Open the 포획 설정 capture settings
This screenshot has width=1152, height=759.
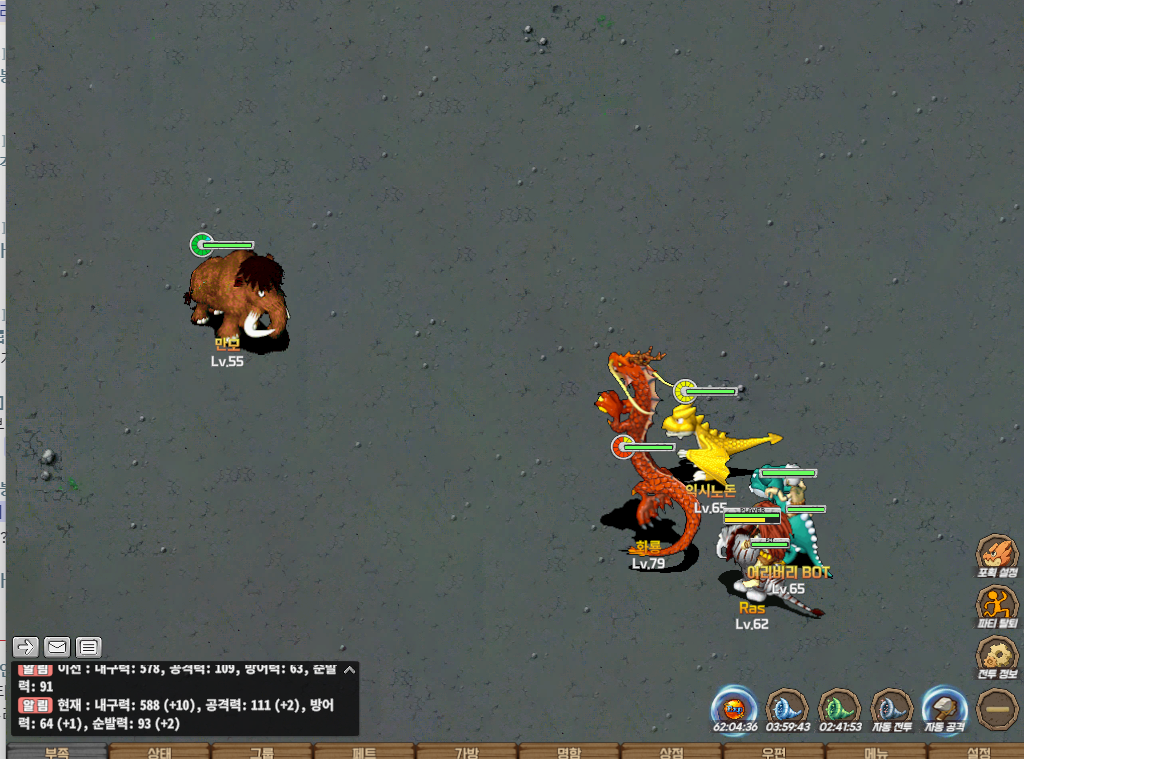(x=997, y=554)
